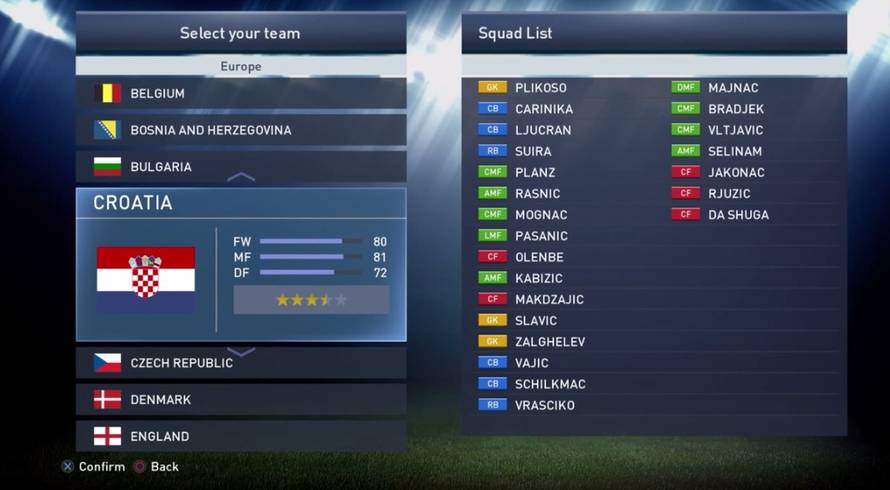Choose Czech Republic from the list
Screen dimensions: 890x490
[x=240, y=362]
